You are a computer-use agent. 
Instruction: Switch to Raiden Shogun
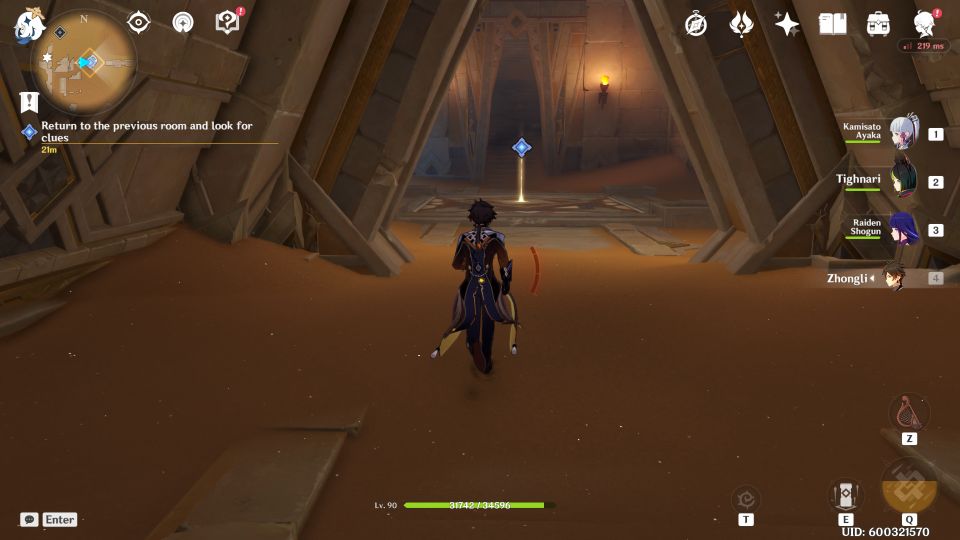pyautogui.click(x=903, y=229)
